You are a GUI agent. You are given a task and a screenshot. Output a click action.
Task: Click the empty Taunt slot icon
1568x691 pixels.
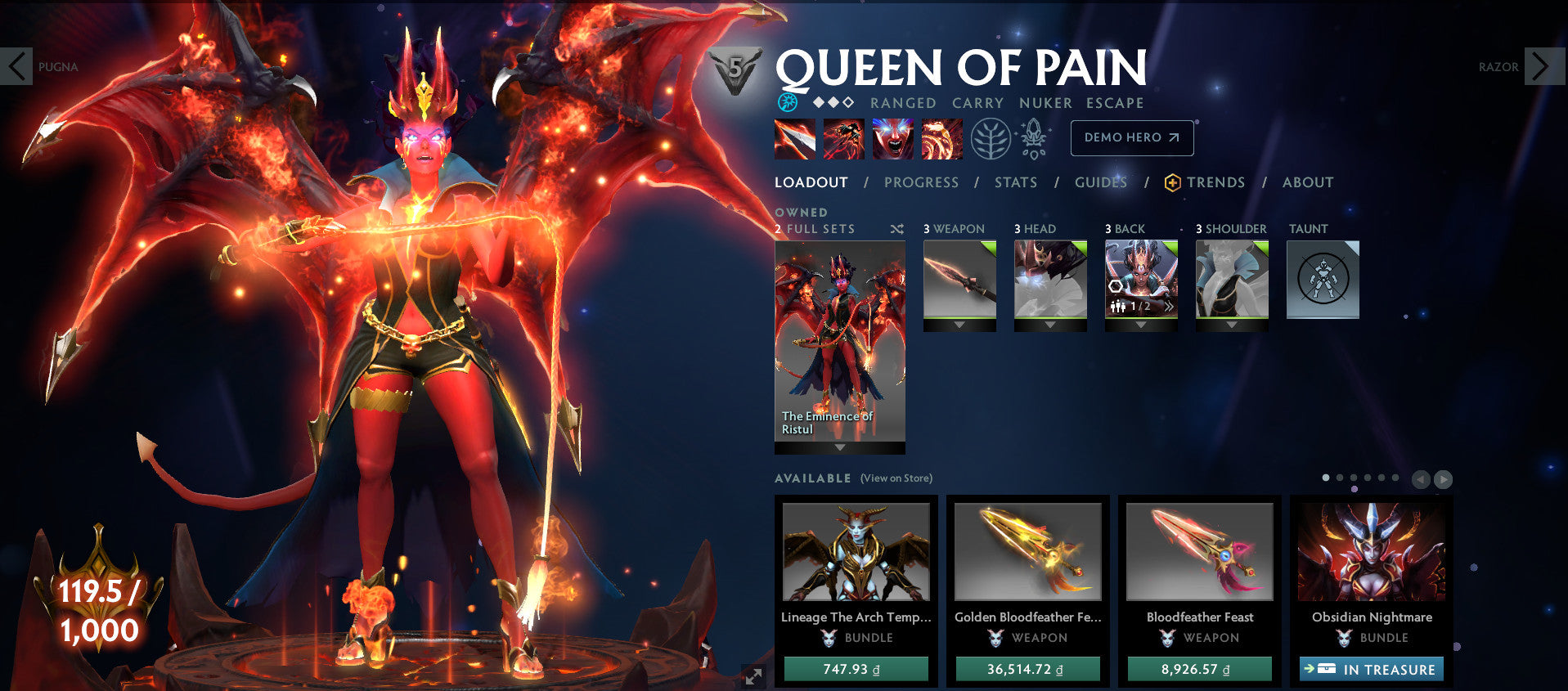pyautogui.click(x=1323, y=278)
